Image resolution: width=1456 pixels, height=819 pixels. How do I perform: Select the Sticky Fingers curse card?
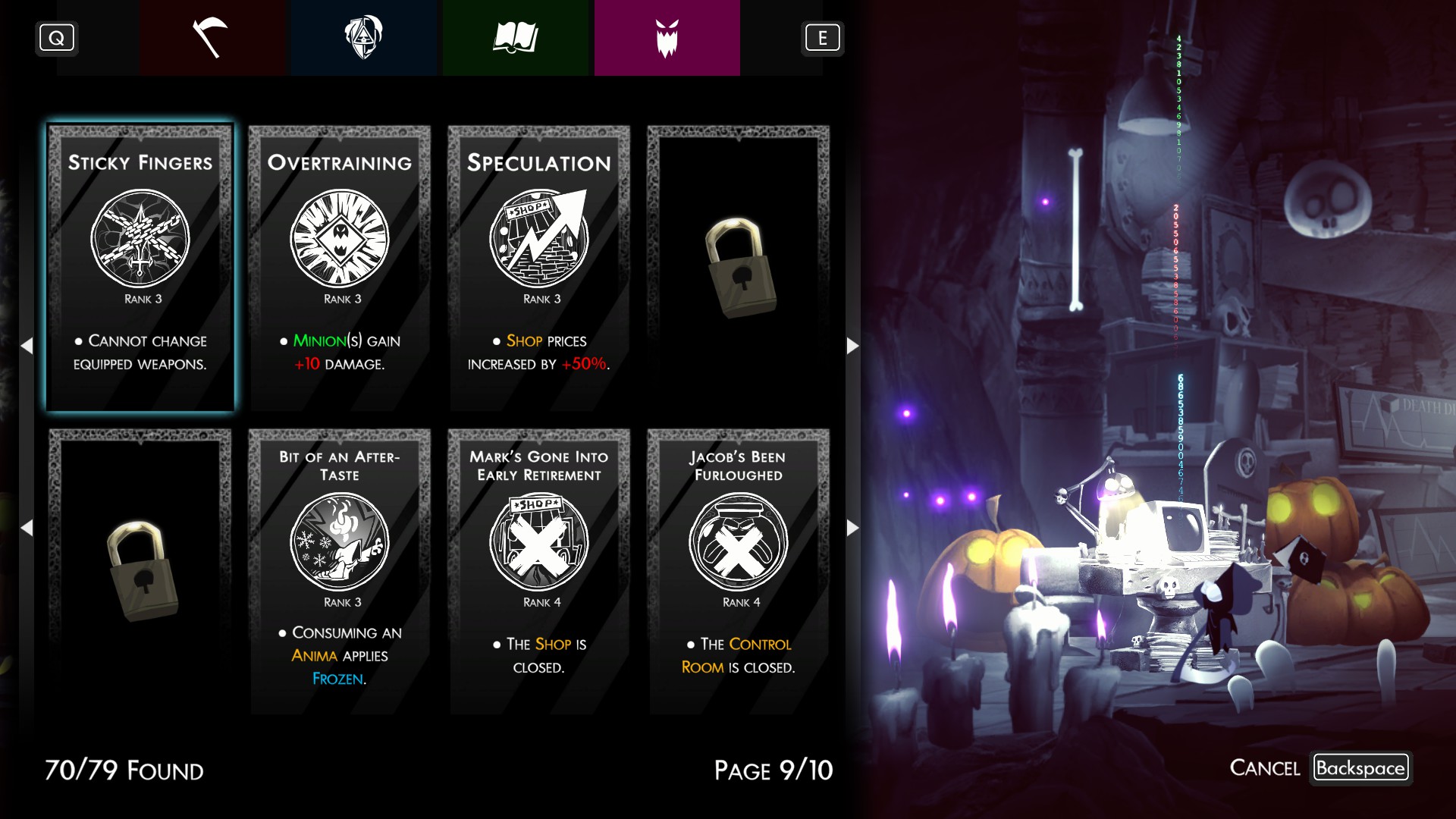pos(140,268)
